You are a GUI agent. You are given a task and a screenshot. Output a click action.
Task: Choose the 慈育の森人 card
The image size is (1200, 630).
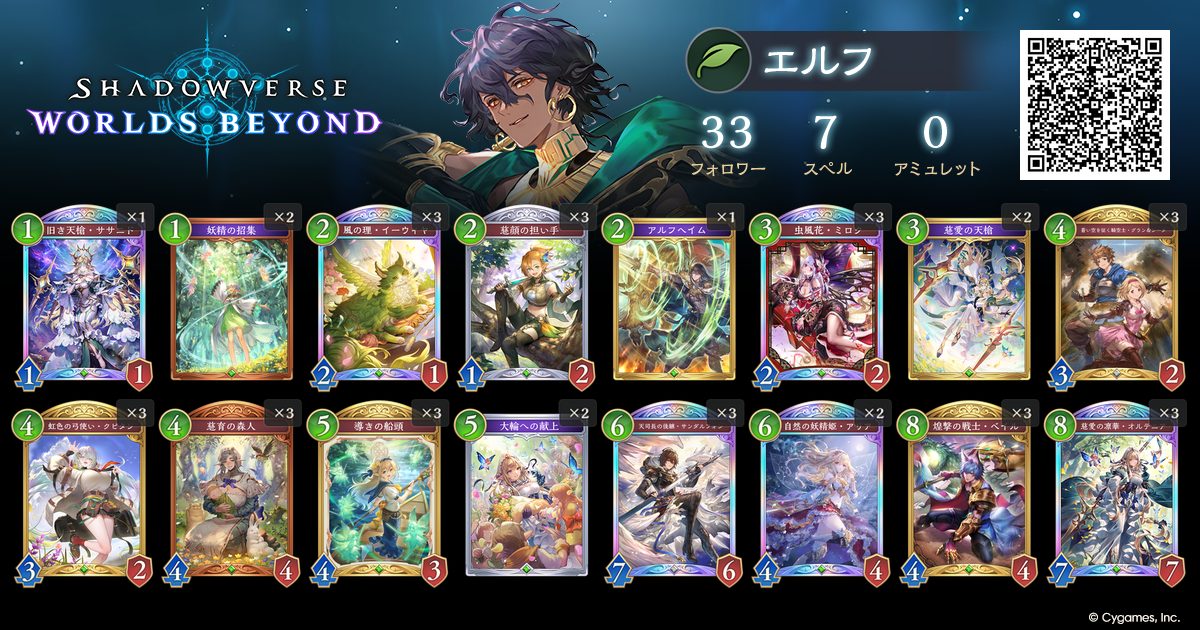pyautogui.click(x=232, y=490)
